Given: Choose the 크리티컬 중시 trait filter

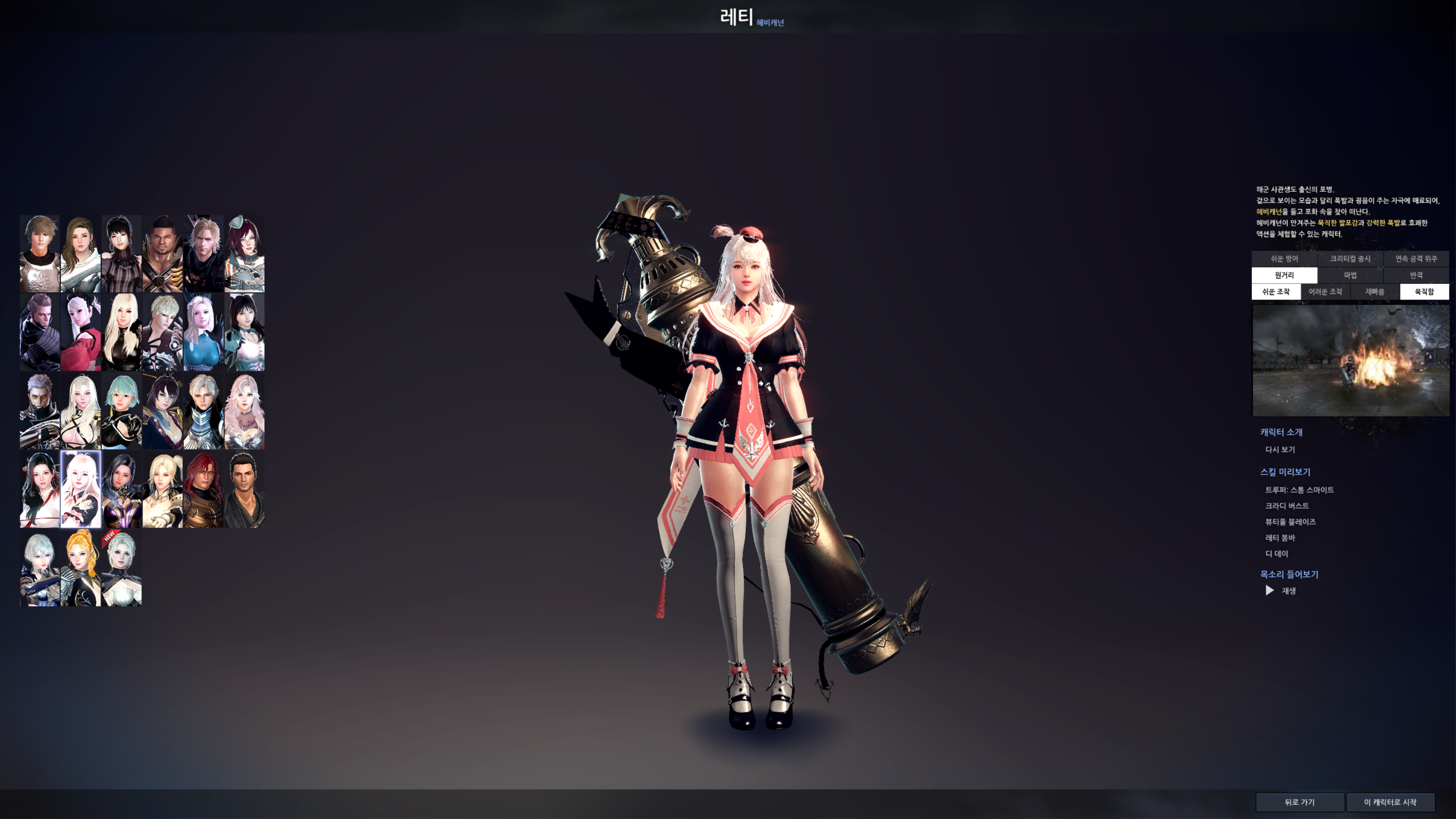Looking at the screenshot, I should click(1350, 259).
